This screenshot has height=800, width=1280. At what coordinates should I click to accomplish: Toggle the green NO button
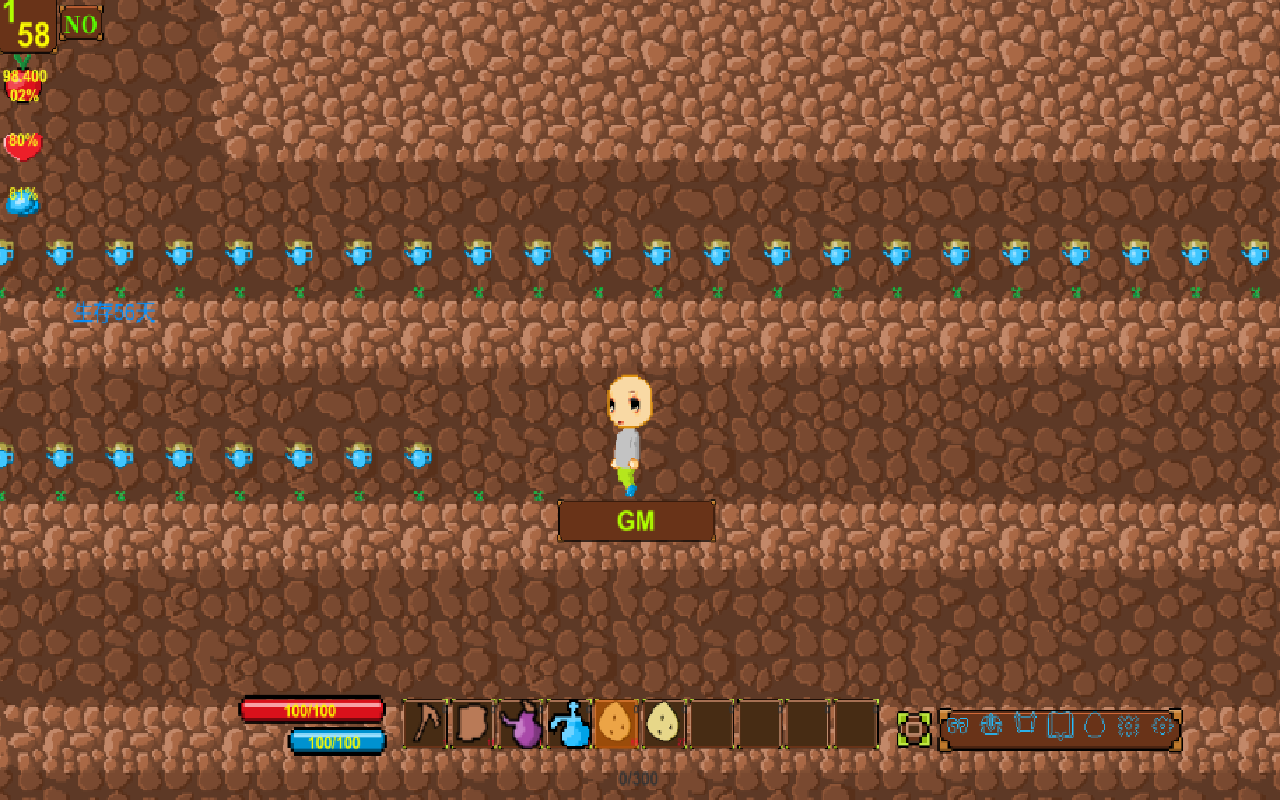[81, 23]
